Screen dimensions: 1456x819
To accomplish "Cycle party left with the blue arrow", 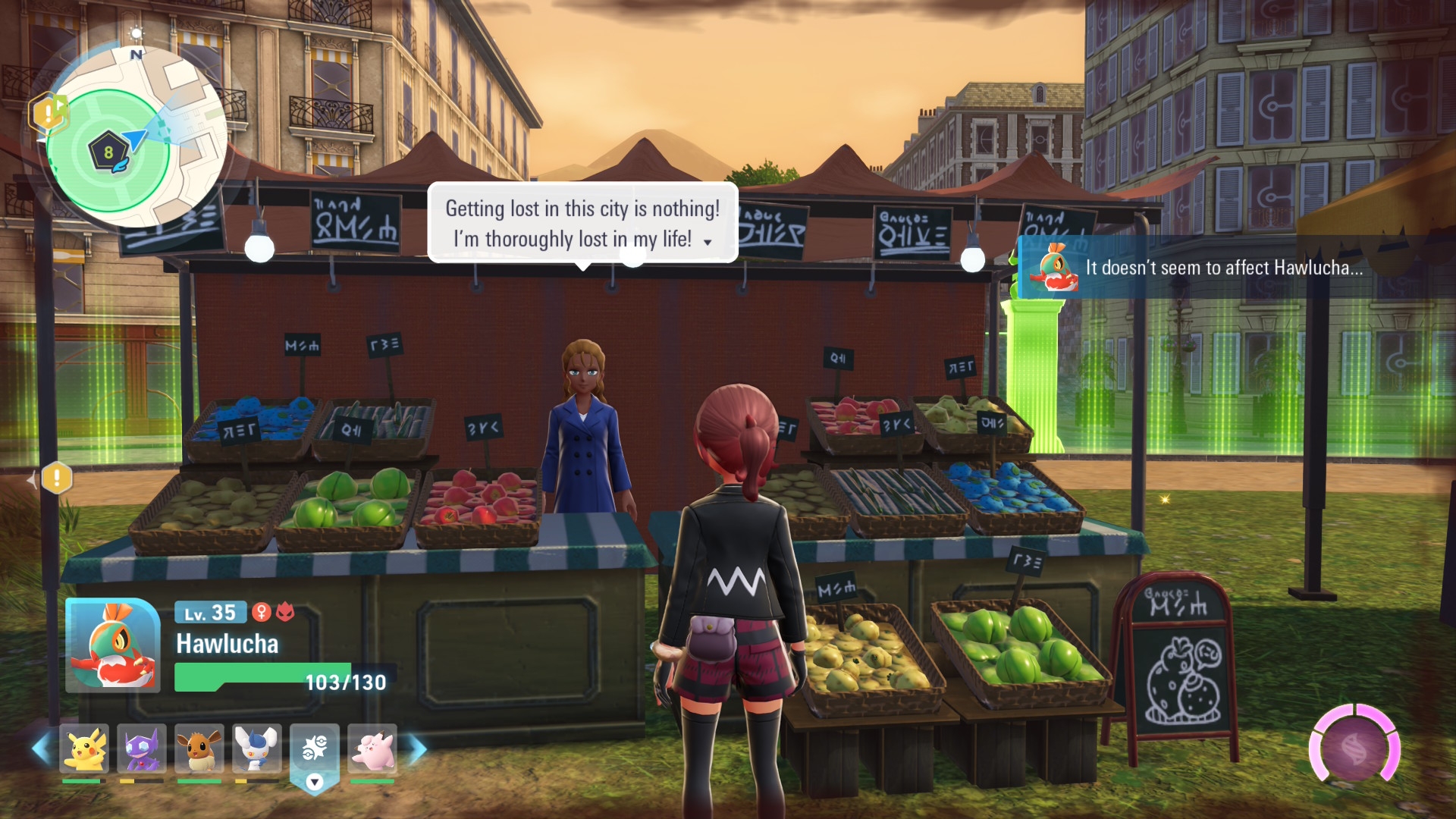I will (x=41, y=748).
